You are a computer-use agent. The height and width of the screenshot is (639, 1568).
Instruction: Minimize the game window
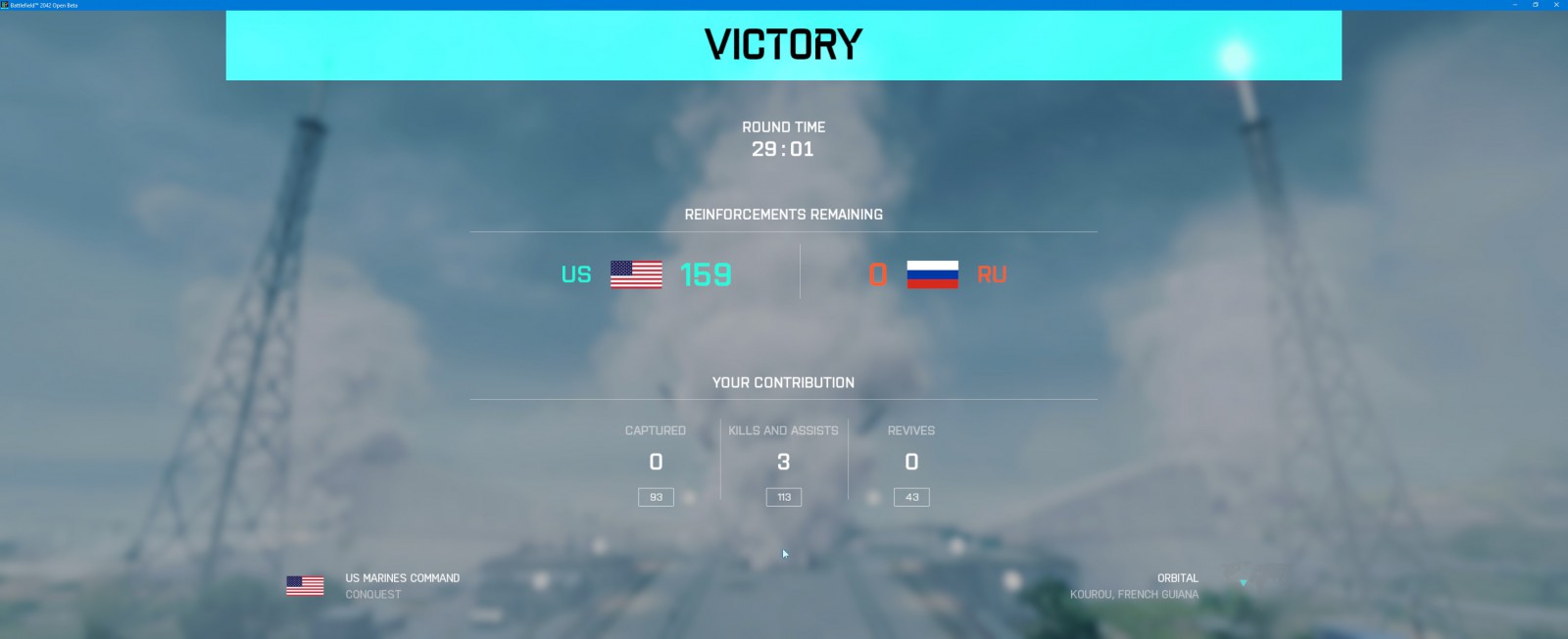click(x=1514, y=5)
